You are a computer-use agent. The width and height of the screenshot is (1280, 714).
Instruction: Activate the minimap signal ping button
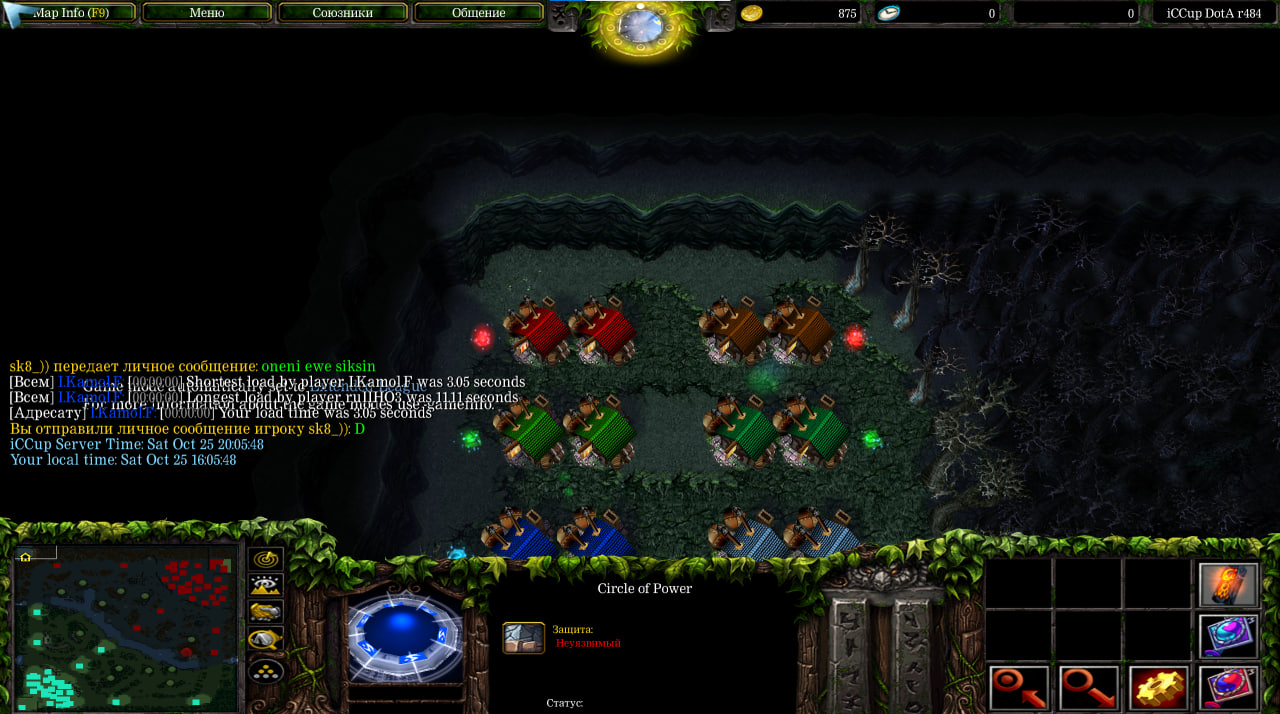(x=266, y=559)
